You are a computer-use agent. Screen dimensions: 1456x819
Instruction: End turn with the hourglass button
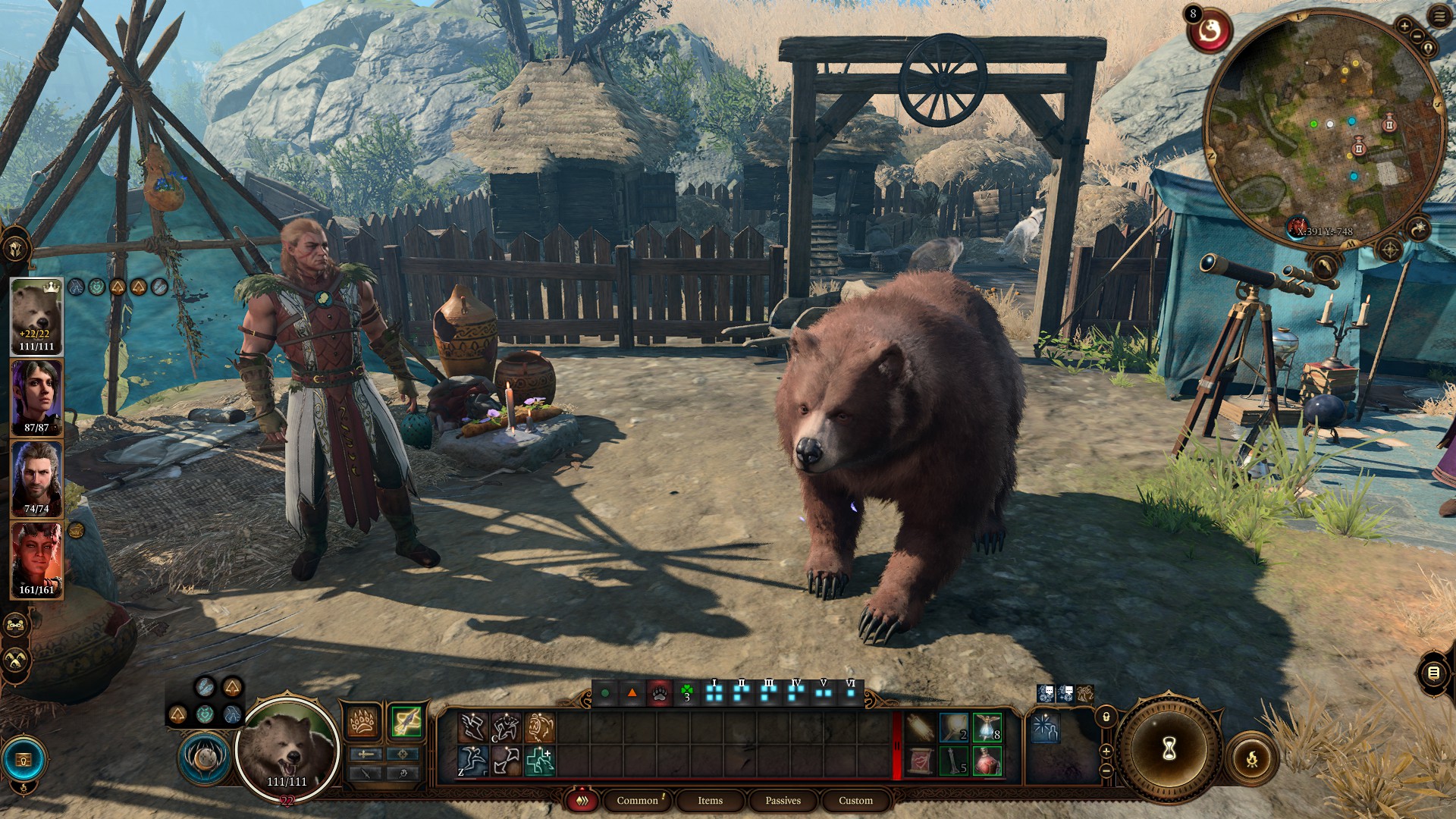click(x=1169, y=748)
